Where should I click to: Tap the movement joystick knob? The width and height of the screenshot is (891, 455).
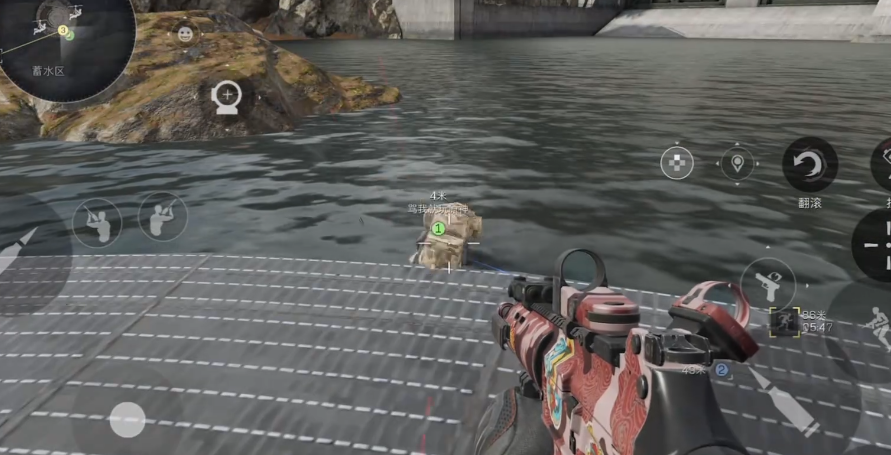click(x=127, y=419)
